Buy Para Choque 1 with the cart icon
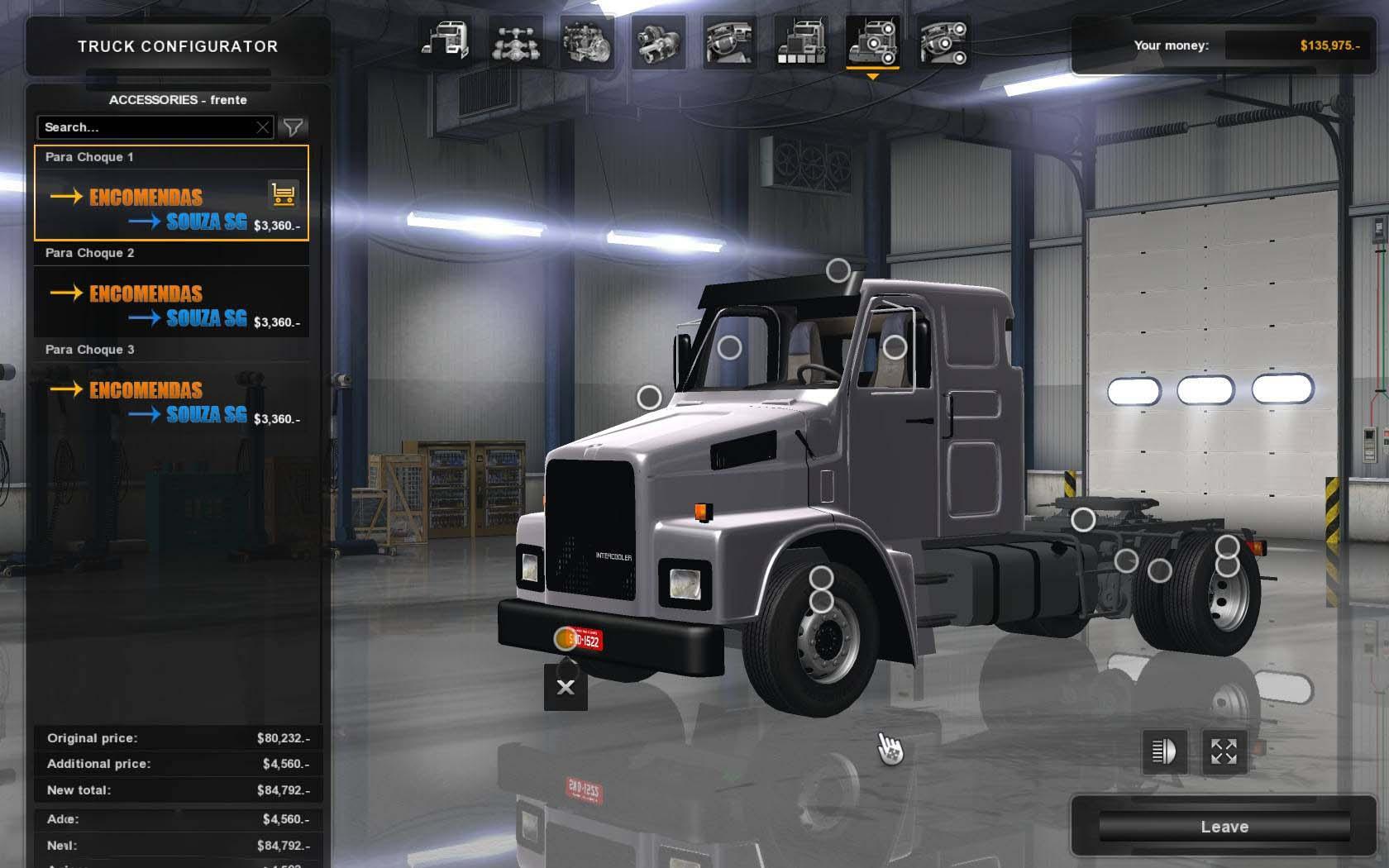Image resolution: width=1389 pixels, height=868 pixels. point(283,195)
